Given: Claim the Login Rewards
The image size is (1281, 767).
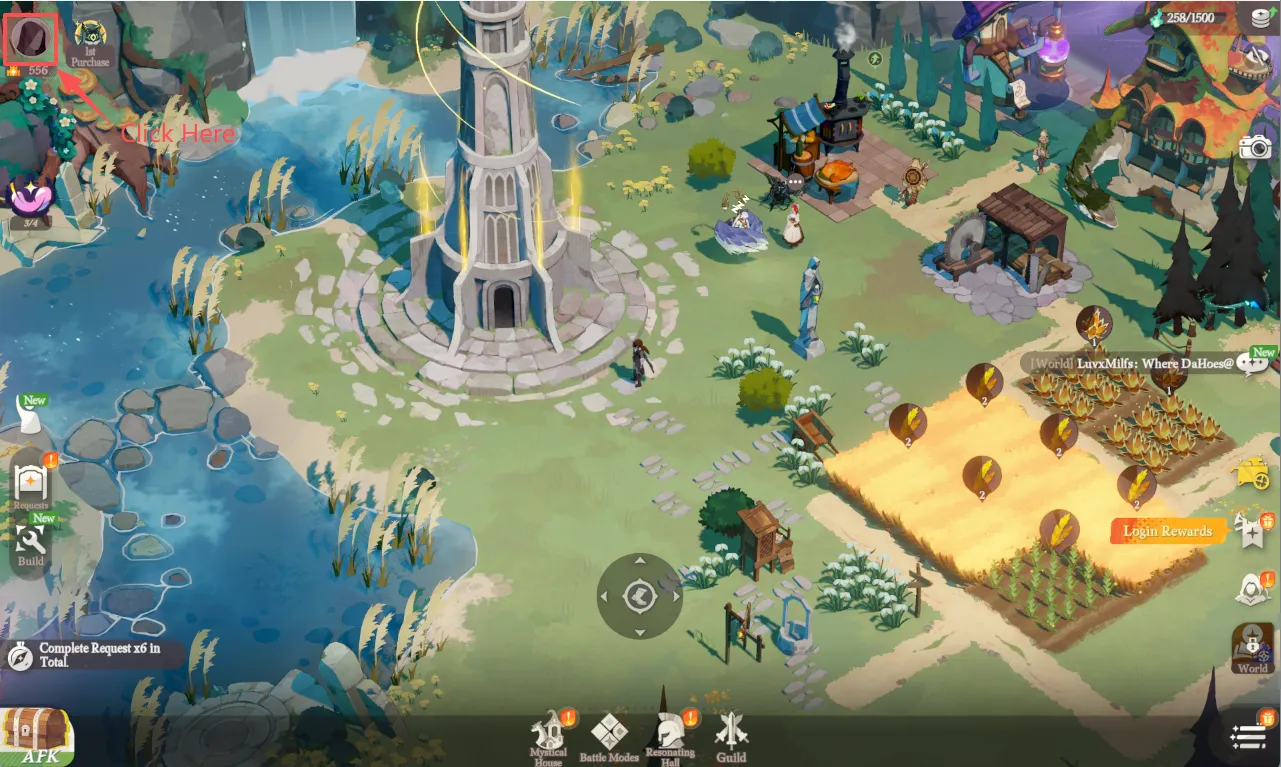Looking at the screenshot, I should coord(1166,531).
